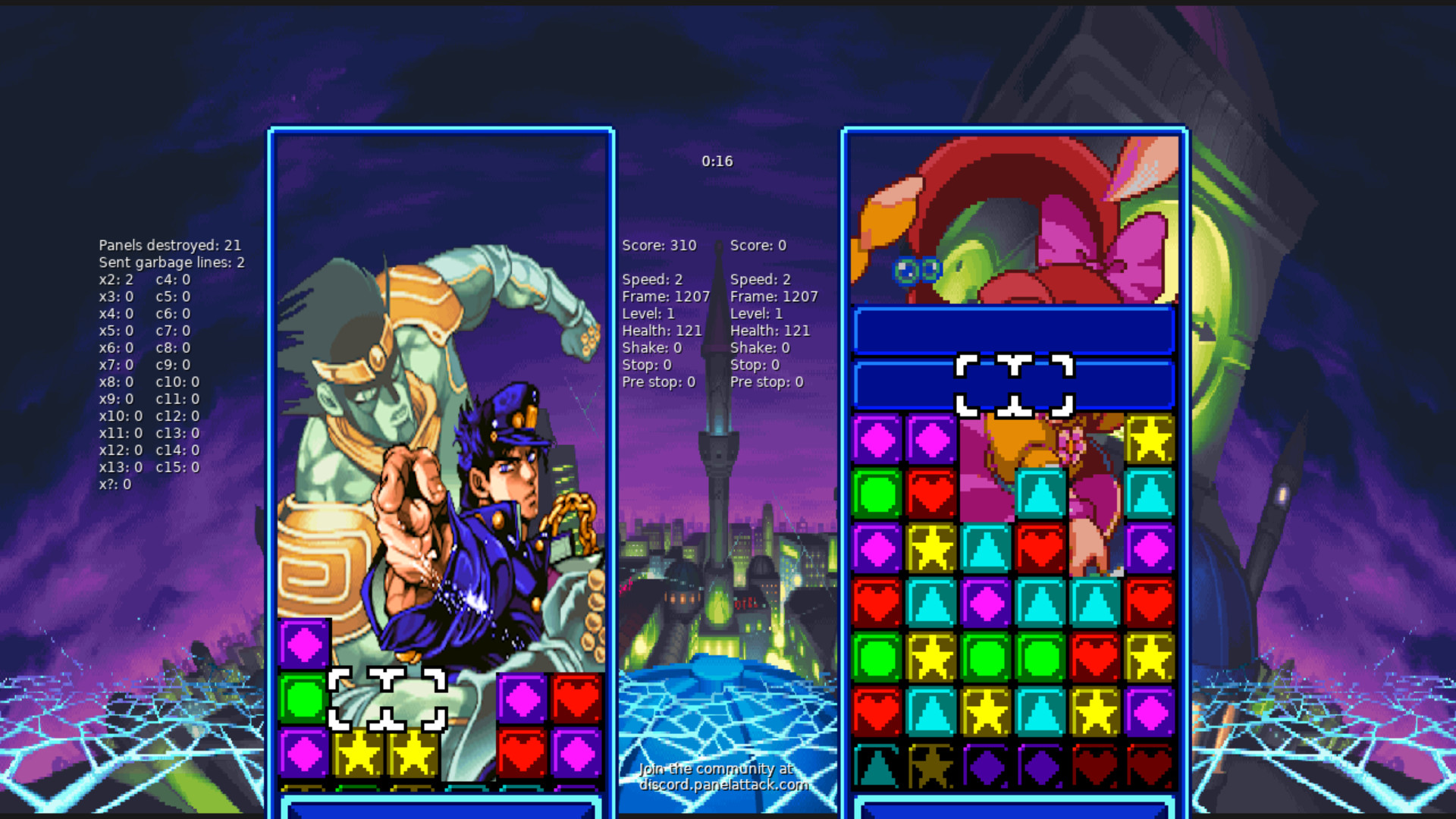Click the Health: 121 value under Score: 310
This screenshot has width=1456, height=819.
[x=662, y=331]
